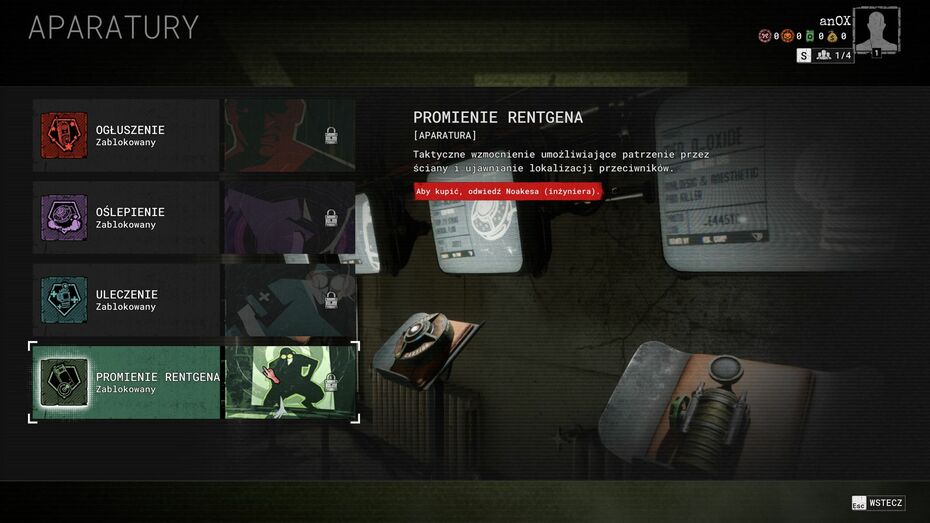This screenshot has width=930, height=523.
Task: Click the Uleczenie locked preview image
Action: pyautogui.click(x=290, y=300)
